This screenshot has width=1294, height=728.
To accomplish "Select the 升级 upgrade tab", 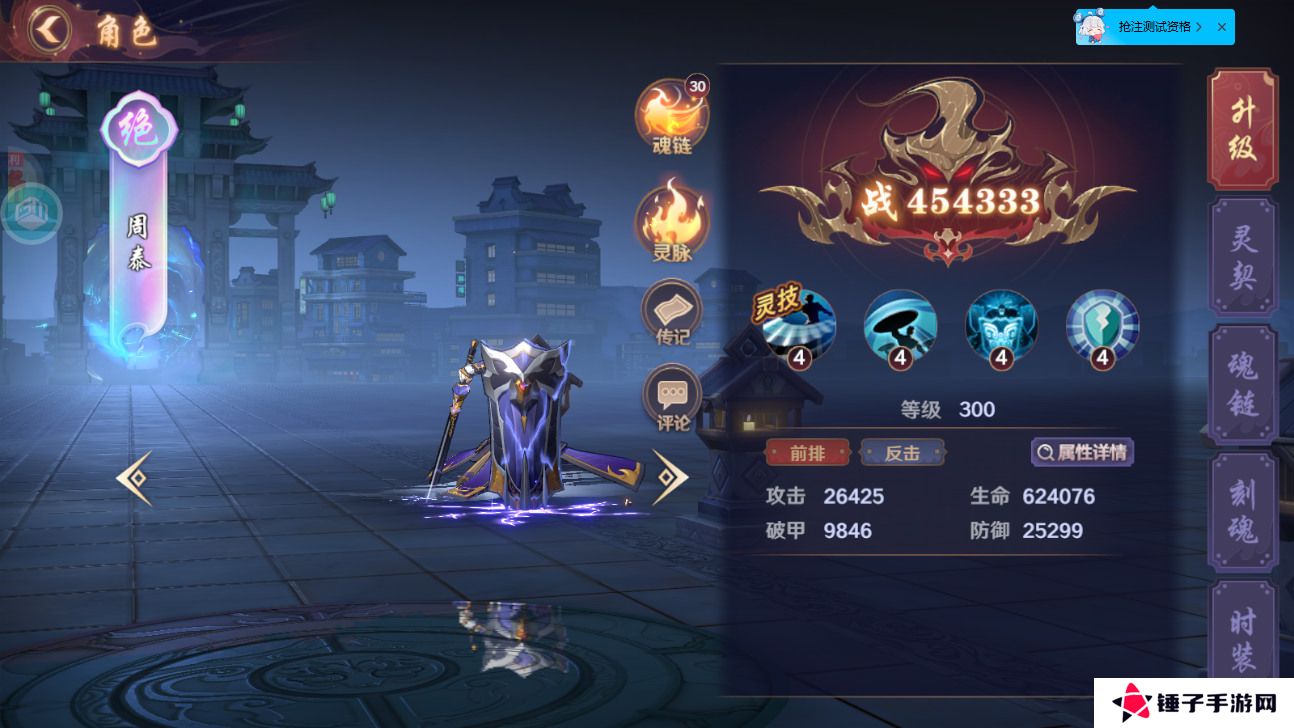I will (x=1243, y=128).
